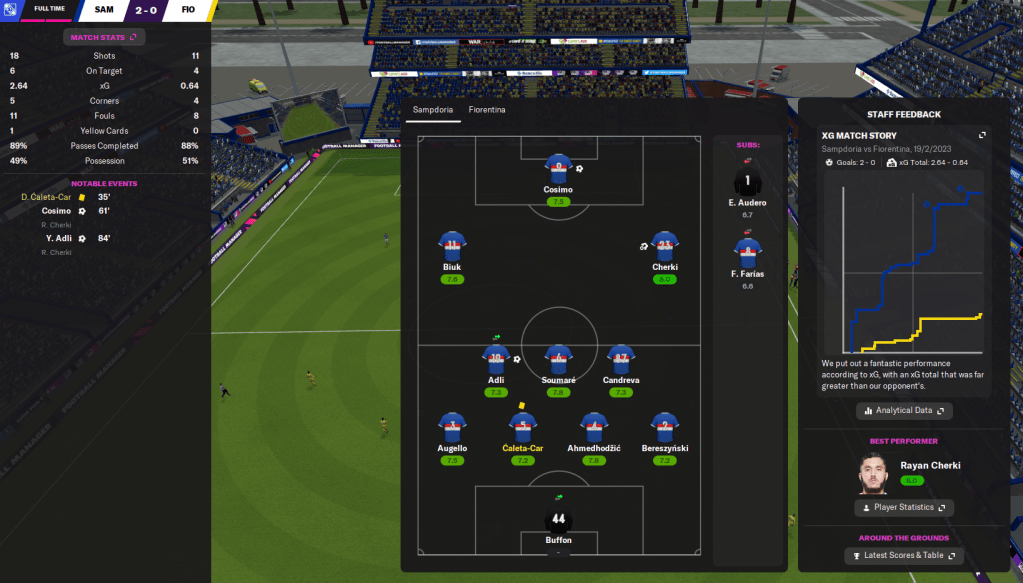The image size is (1023, 583).
Task: Select centre-back Ahmedhodžić
Action: pyautogui.click(x=594, y=427)
